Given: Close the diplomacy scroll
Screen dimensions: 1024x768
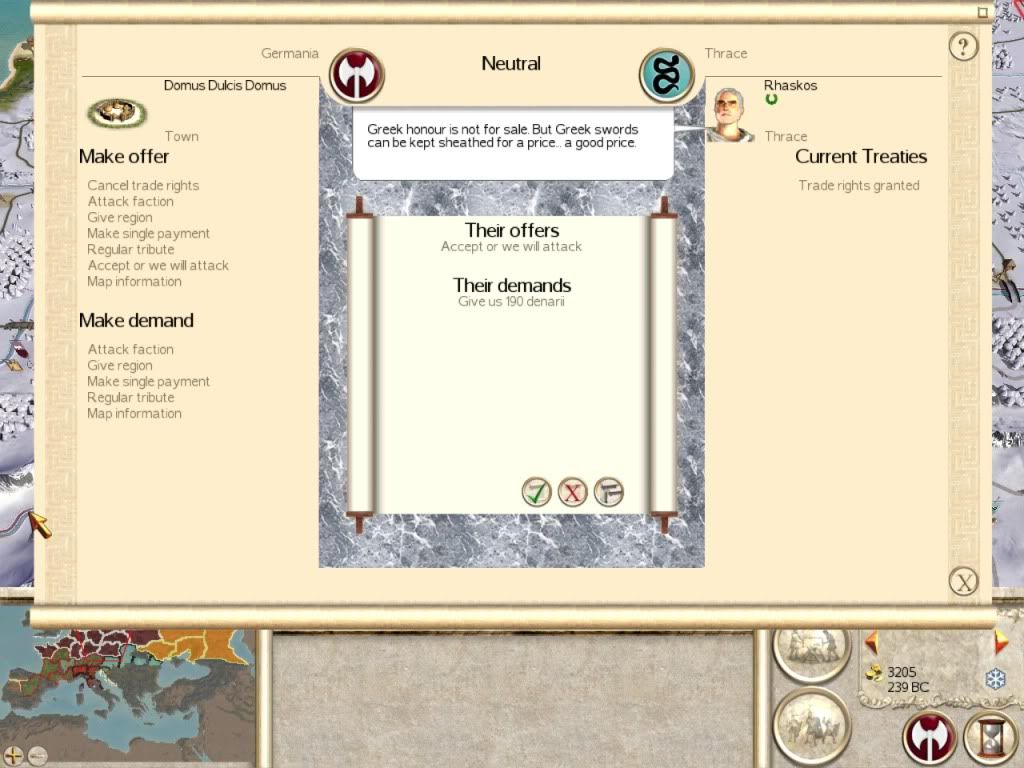Looking at the screenshot, I should 962,581.
